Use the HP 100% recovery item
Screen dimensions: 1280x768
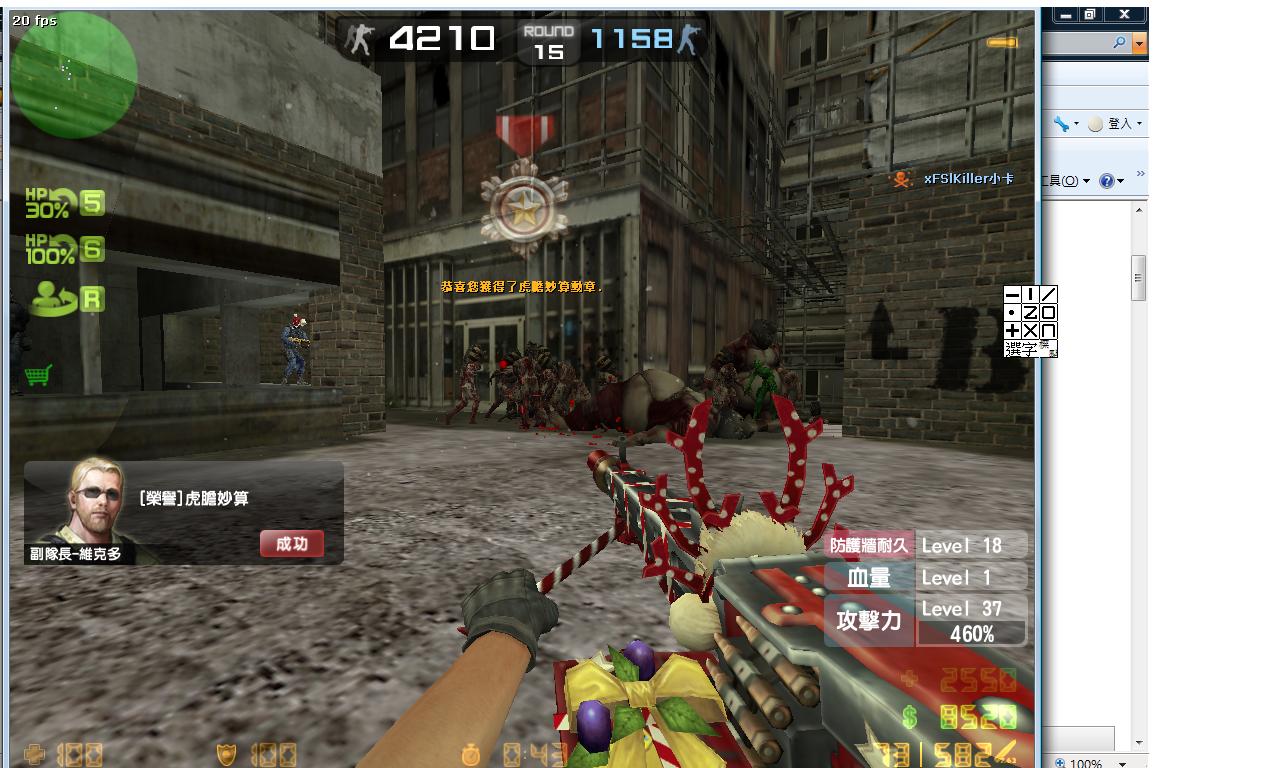[x=64, y=249]
